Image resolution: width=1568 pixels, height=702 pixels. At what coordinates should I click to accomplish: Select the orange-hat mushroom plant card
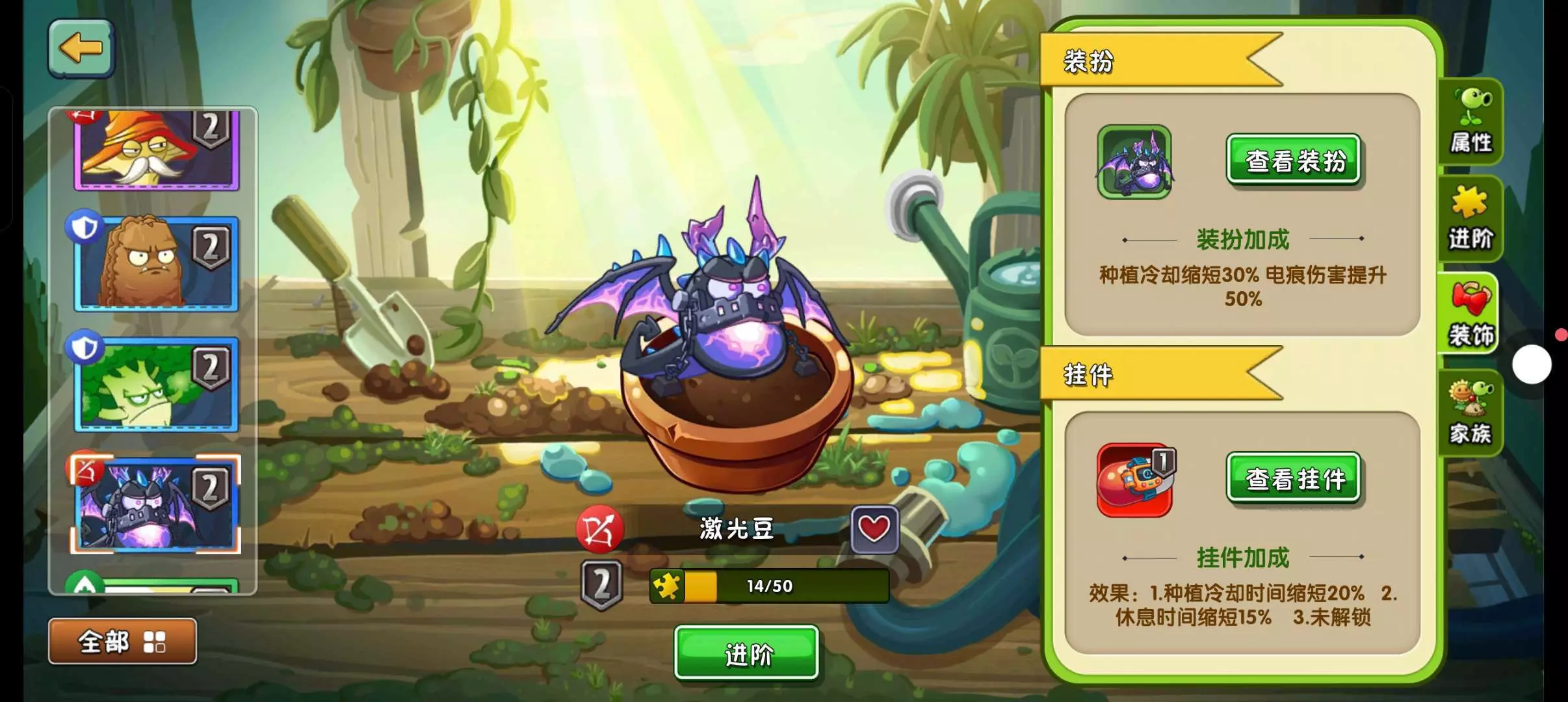click(156, 149)
